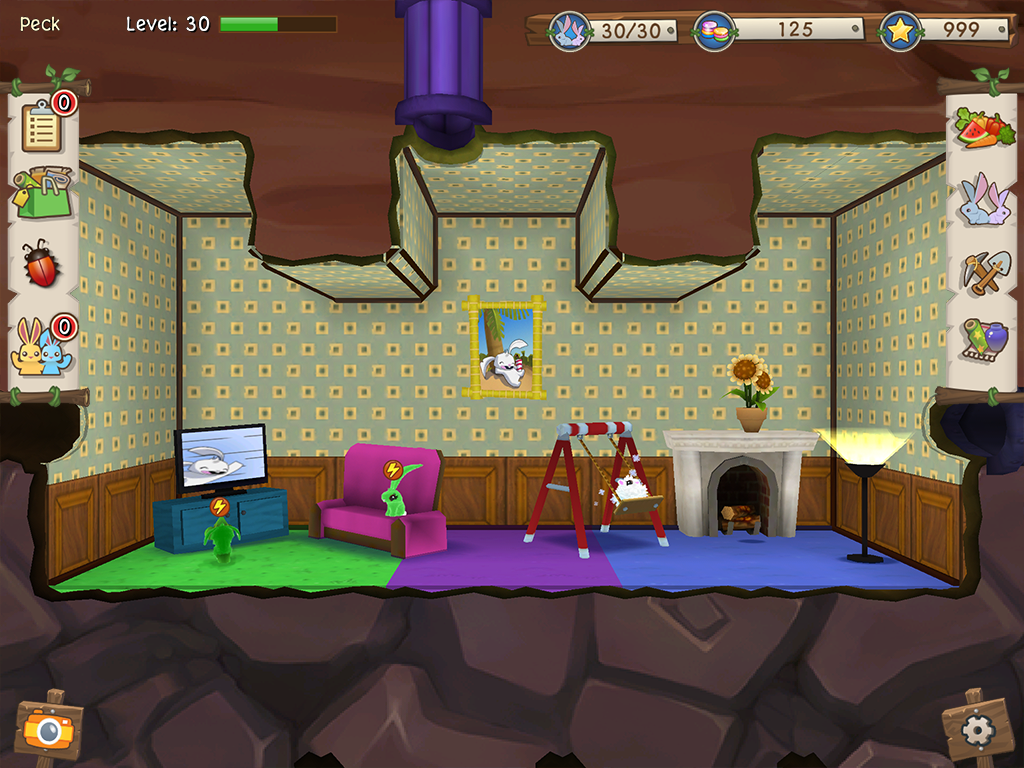Select the red ladybug icon
1024x768 pixels.
click(x=41, y=264)
